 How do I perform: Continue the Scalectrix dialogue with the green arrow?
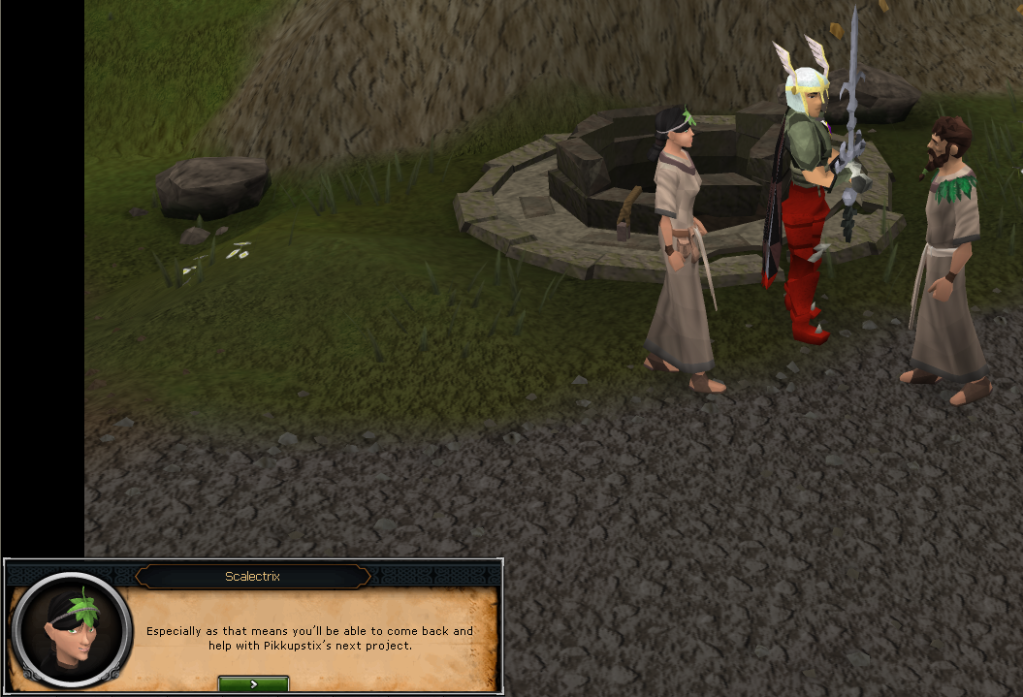pos(253,684)
